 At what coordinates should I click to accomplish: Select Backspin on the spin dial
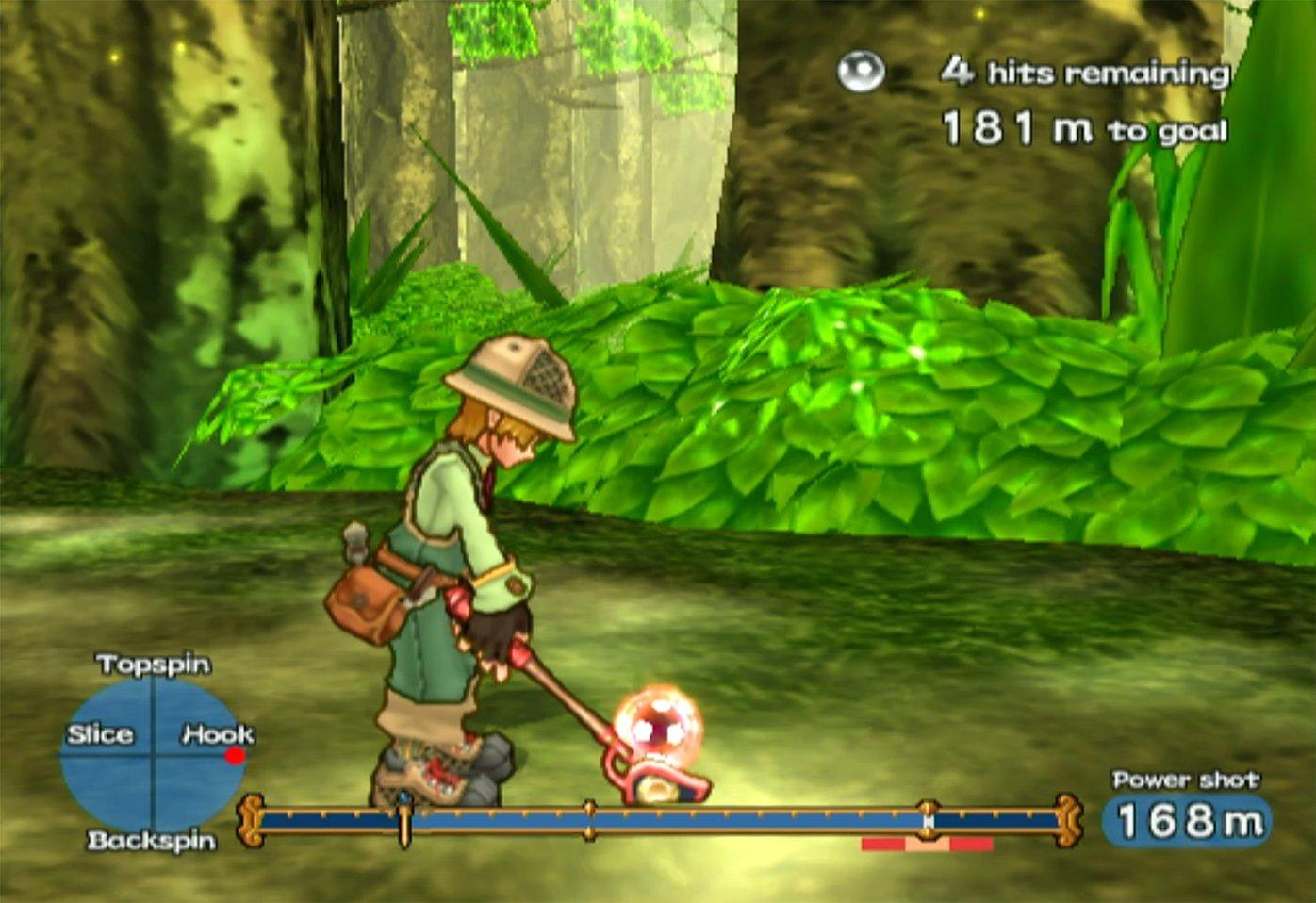(x=152, y=840)
